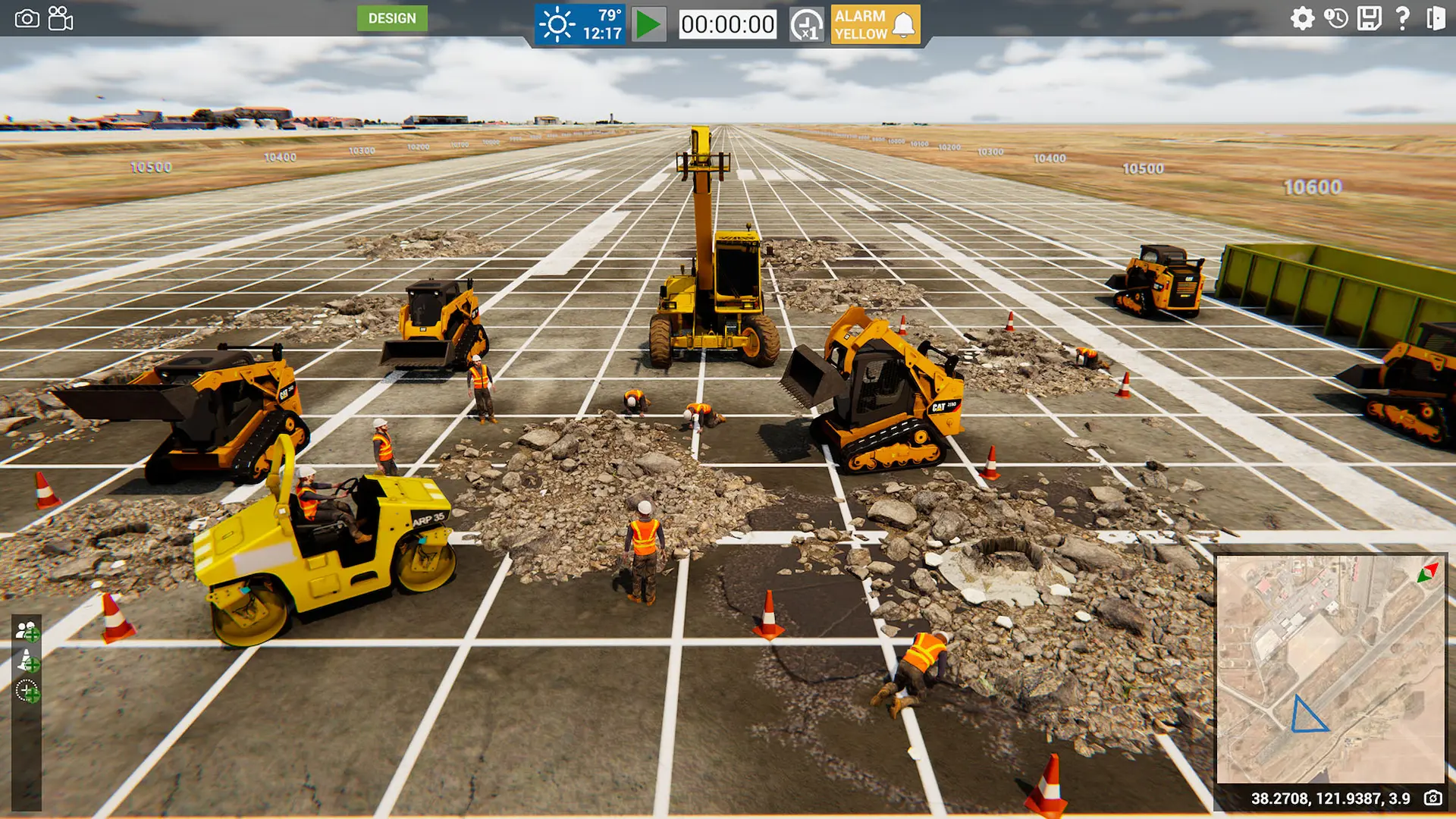The height and width of the screenshot is (819, 1456).
Task: Exit via the door icon
Action: point(1435,18)
